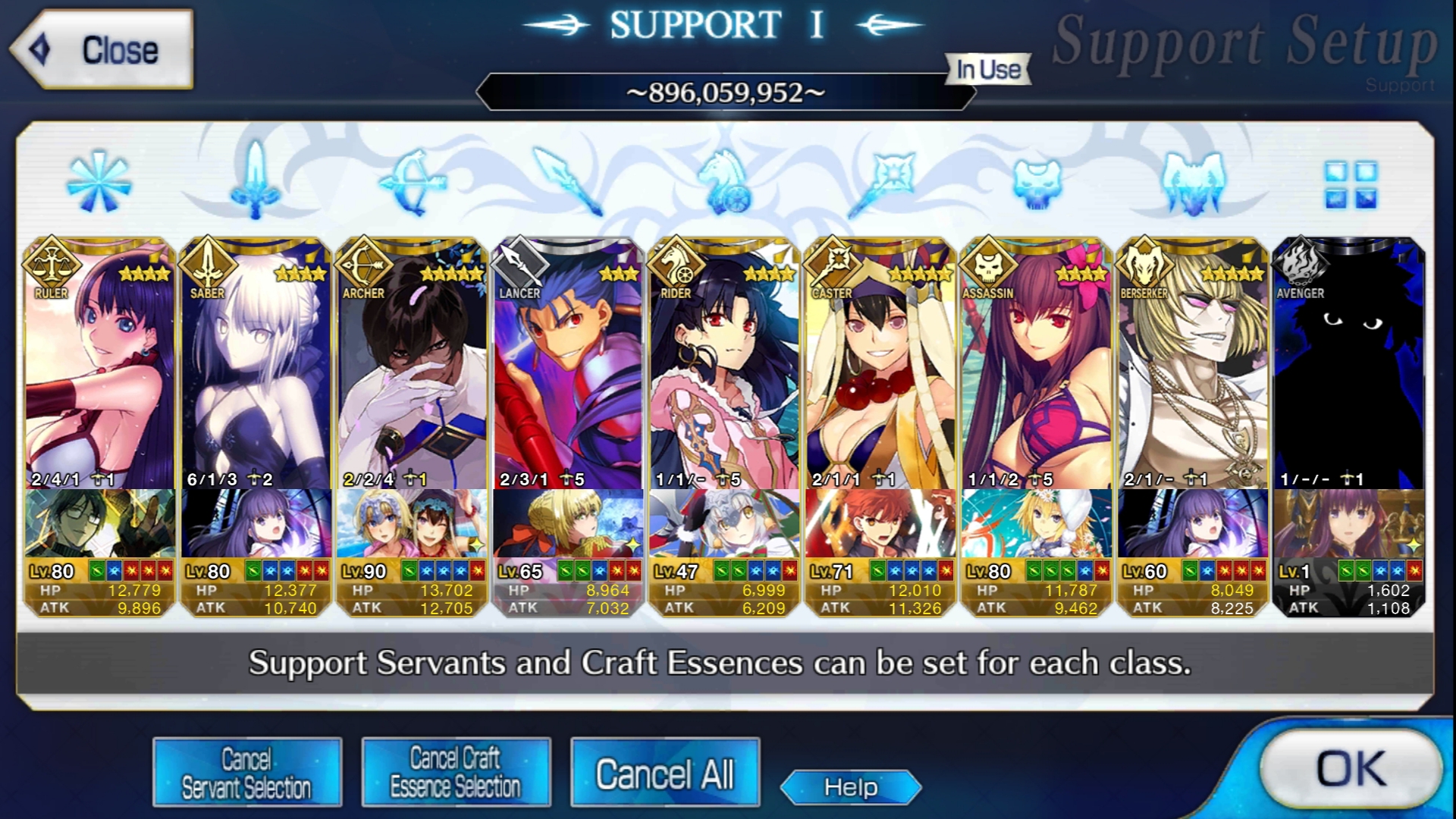
Task: Change the Caster slot's craft essence
Action: tap(881, 523)
